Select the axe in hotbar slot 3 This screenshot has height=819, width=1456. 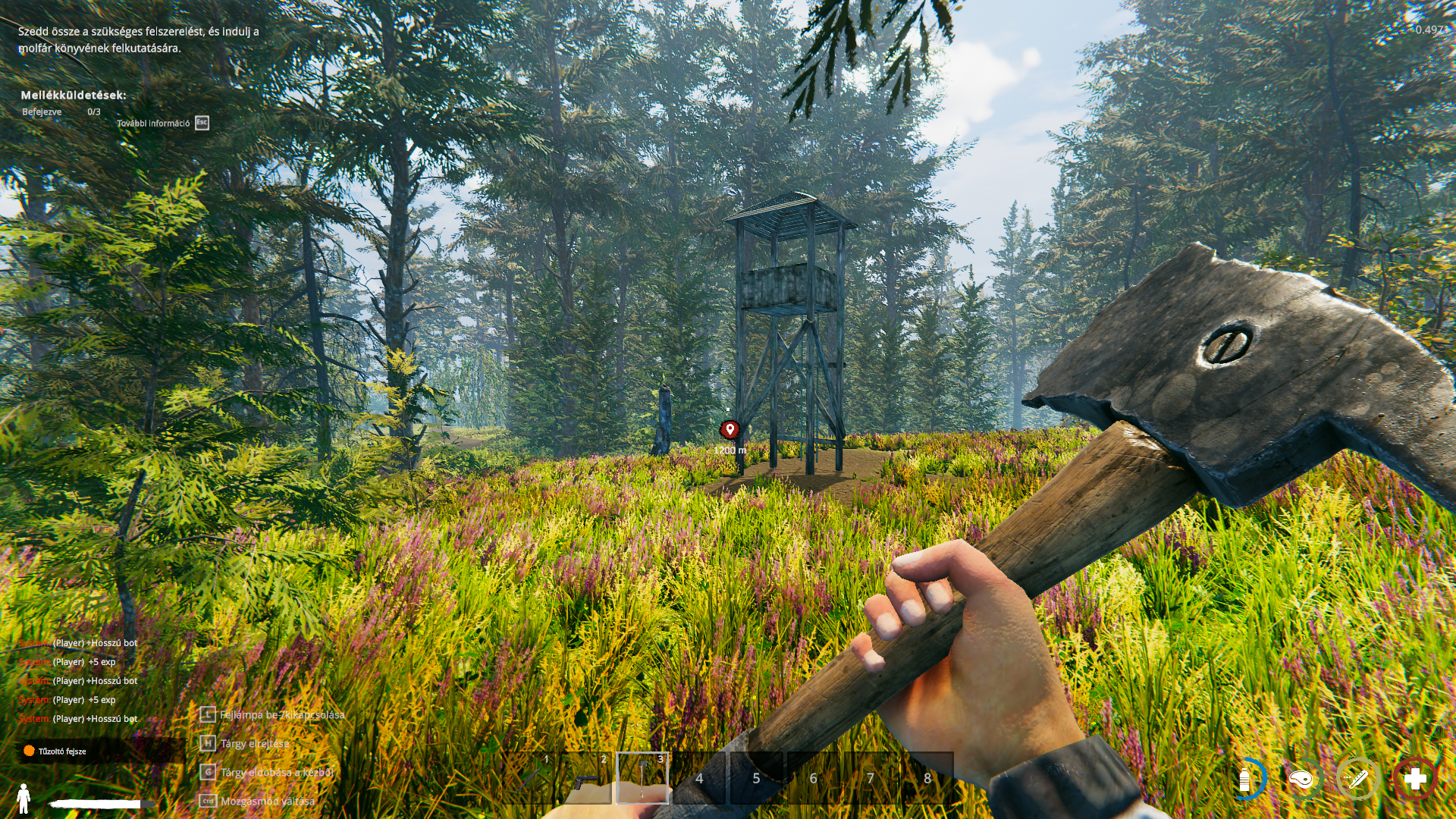642,778
